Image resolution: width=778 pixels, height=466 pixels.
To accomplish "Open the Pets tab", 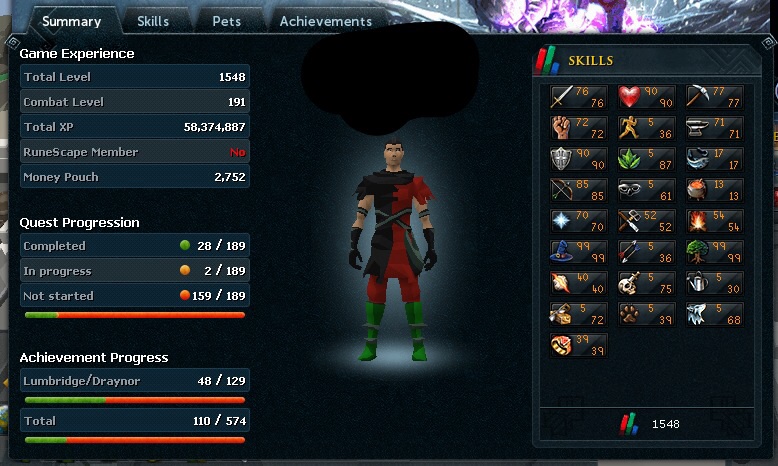I will click(x=226, y=21).
